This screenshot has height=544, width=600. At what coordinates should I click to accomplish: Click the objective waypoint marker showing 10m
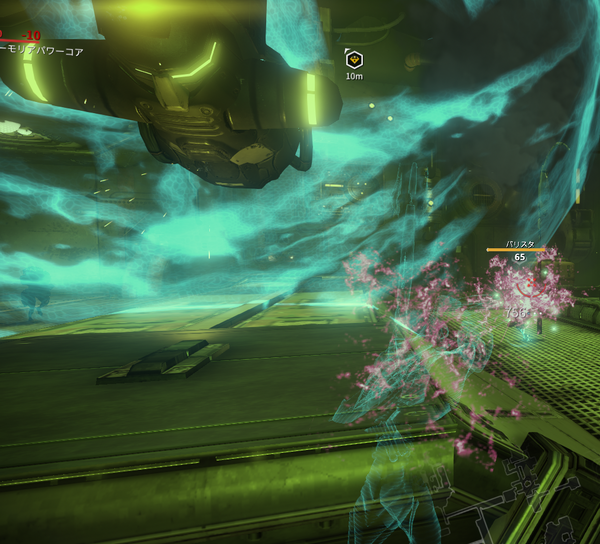click(x=354, y=59)
